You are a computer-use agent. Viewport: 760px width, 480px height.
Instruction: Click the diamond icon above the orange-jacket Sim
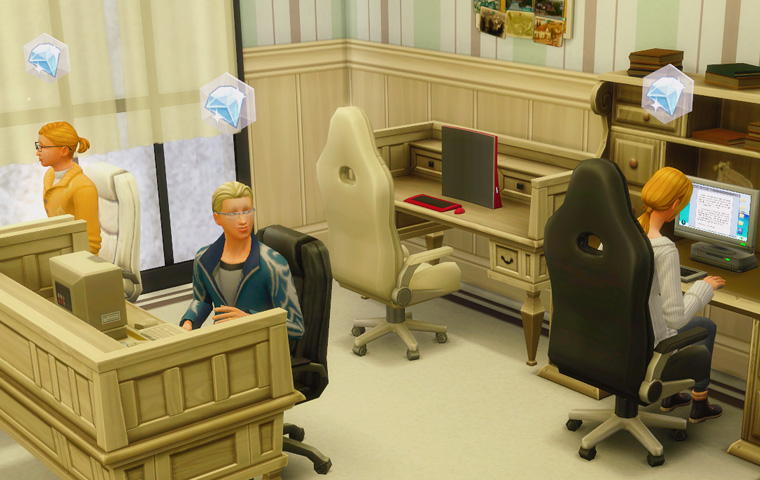45,59
